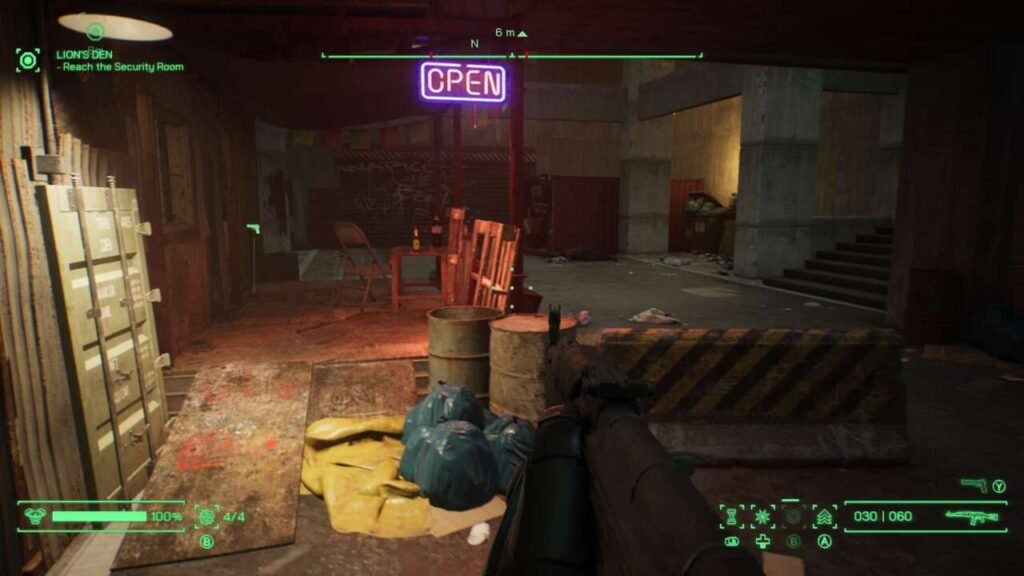Select the equipped assault rifle icon
1024x576 pixels.
(x=971, y=517)
